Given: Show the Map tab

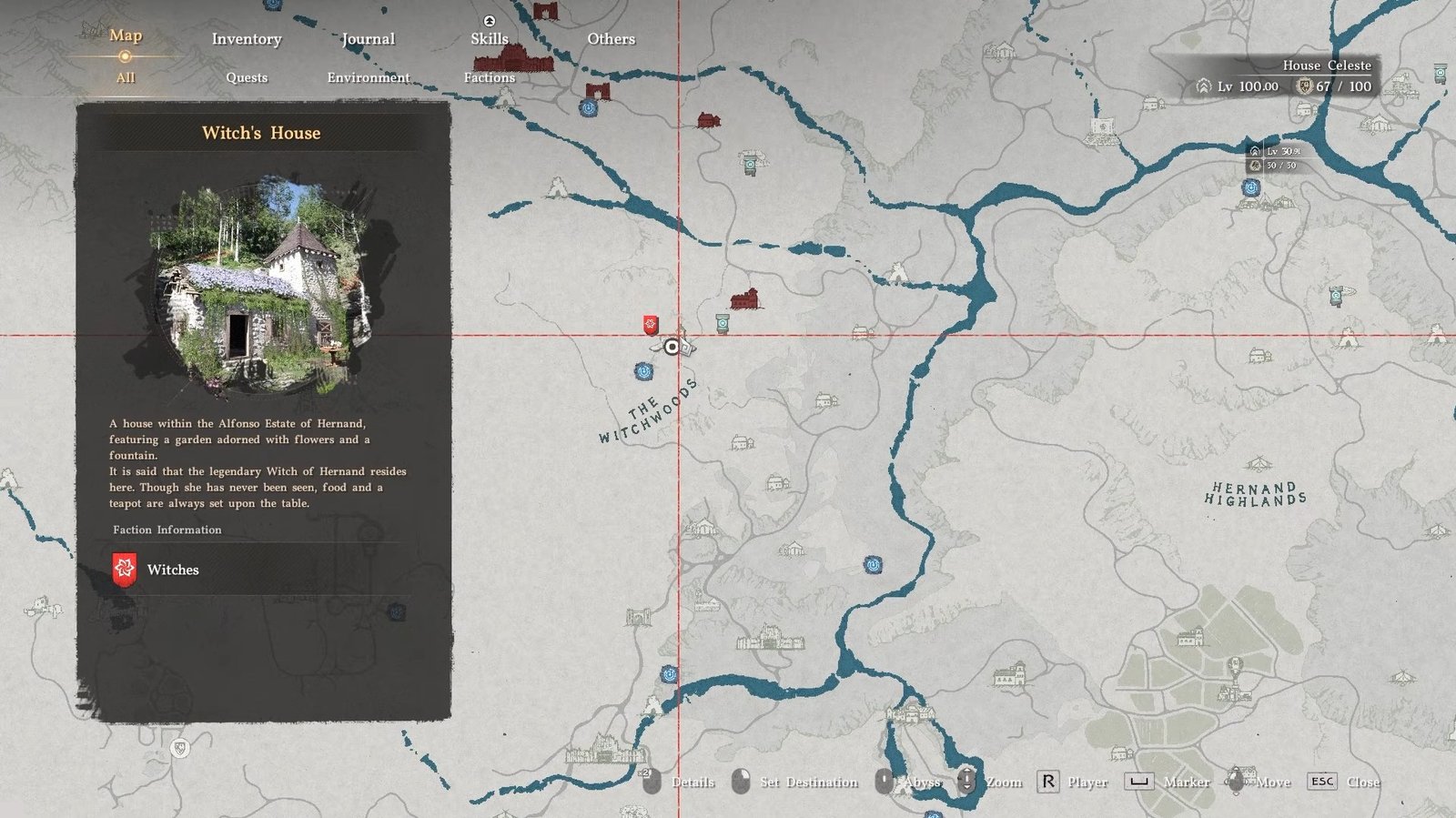Looking at the screenshot, I should coord(126,35).
